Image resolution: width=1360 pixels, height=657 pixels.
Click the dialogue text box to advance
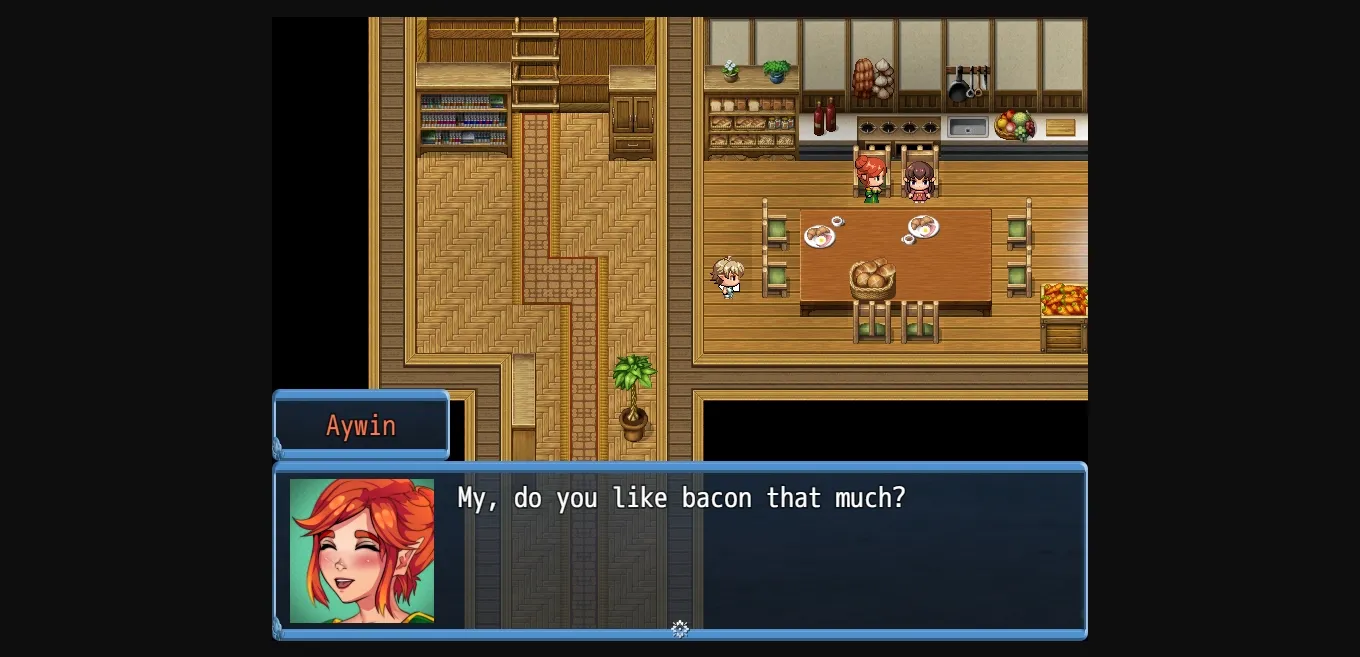click(760, 548)
